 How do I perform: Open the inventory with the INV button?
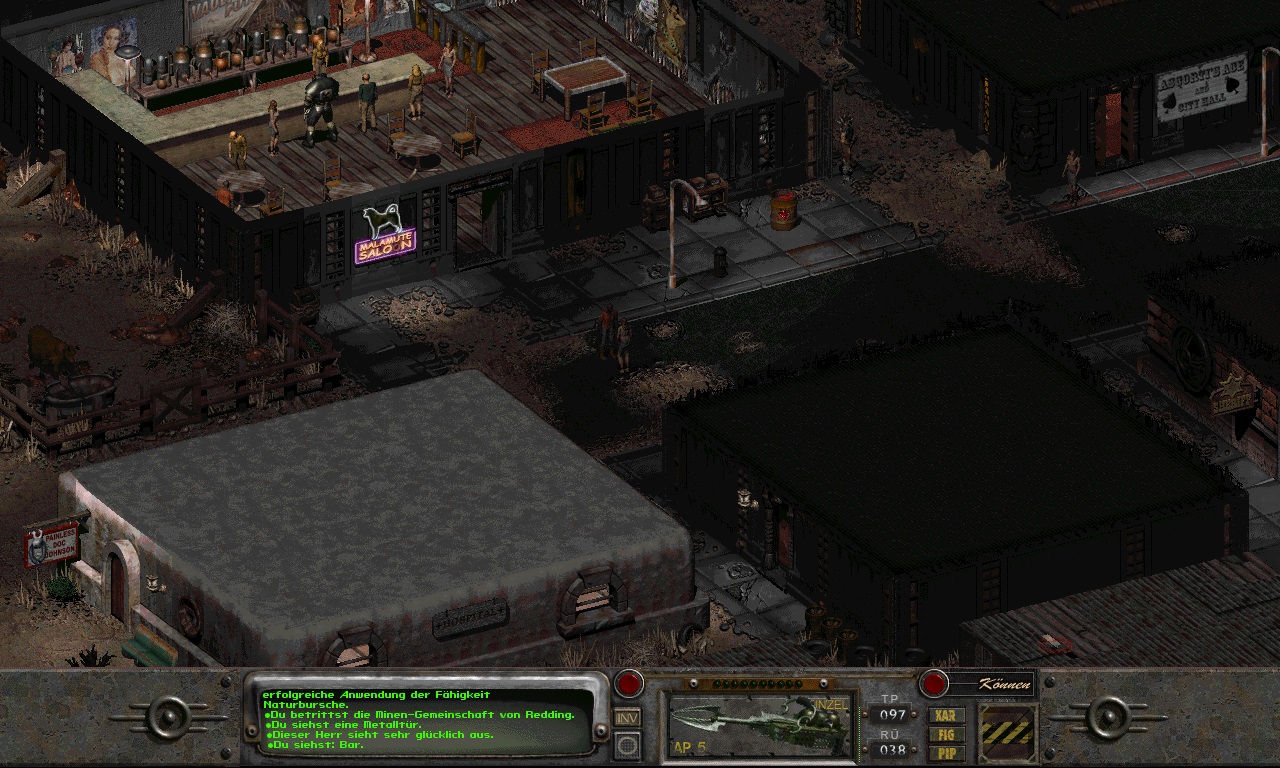tap(627, 717)
